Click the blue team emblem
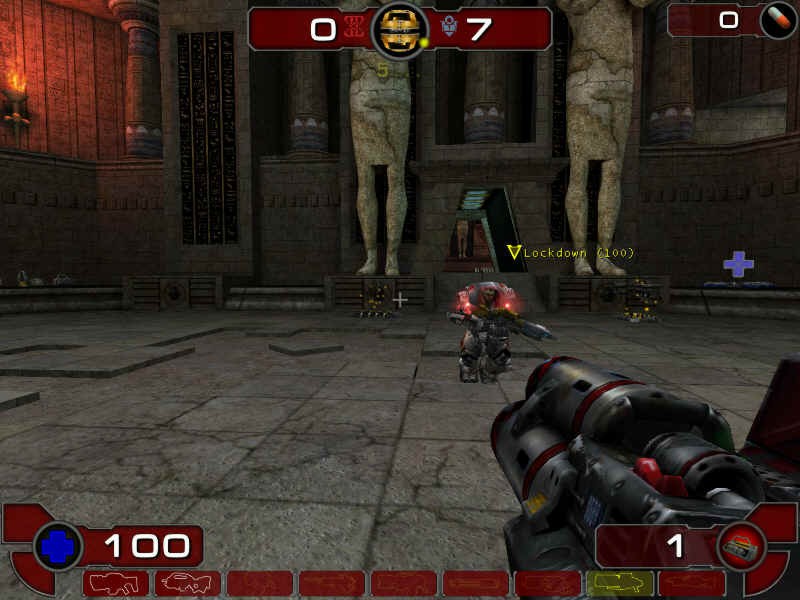 (449, 29)
